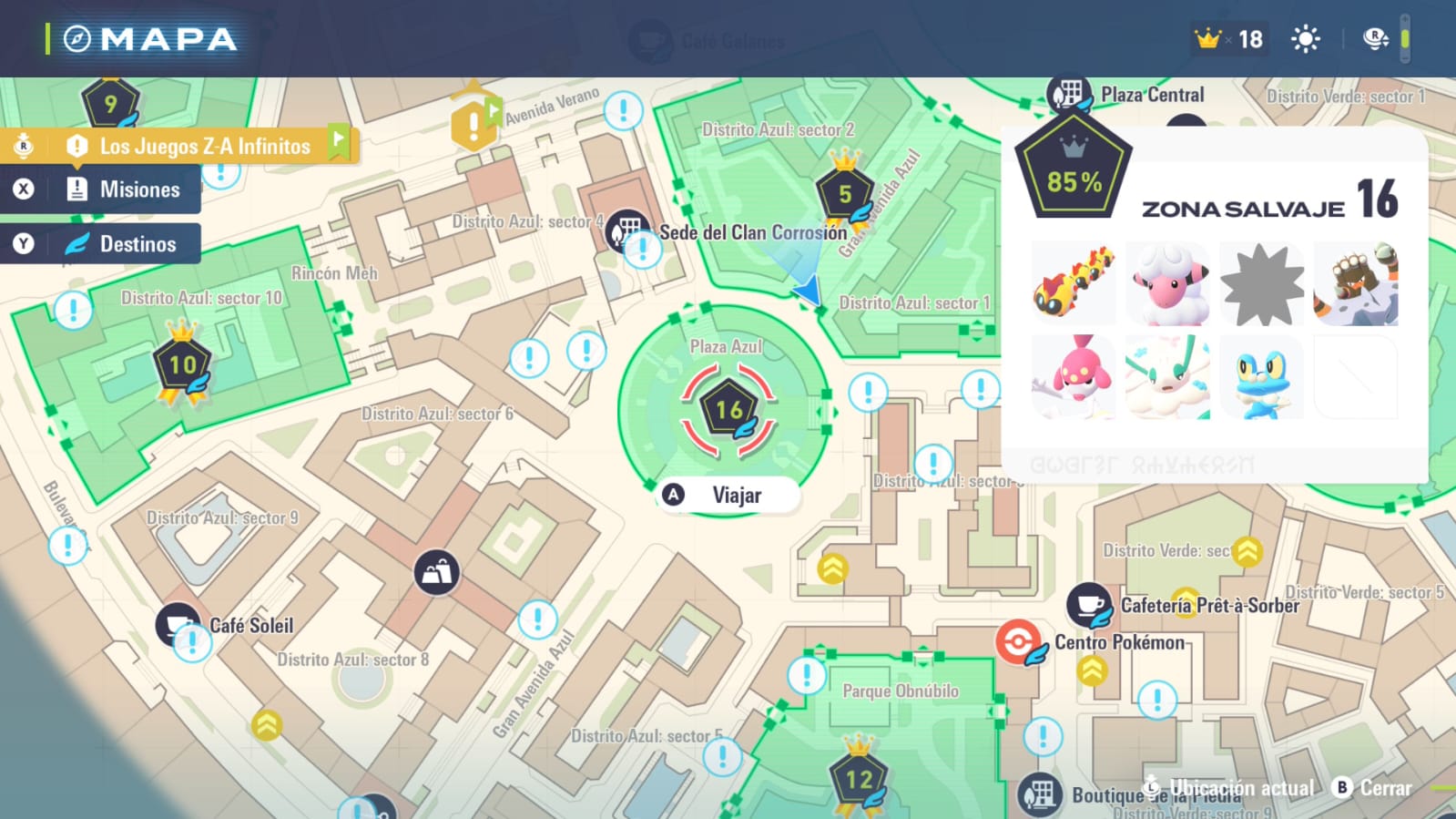The image size is (1456, 819).
Task: Select the pink Flaaffy thumbnail
Action: coord(1168,284)
